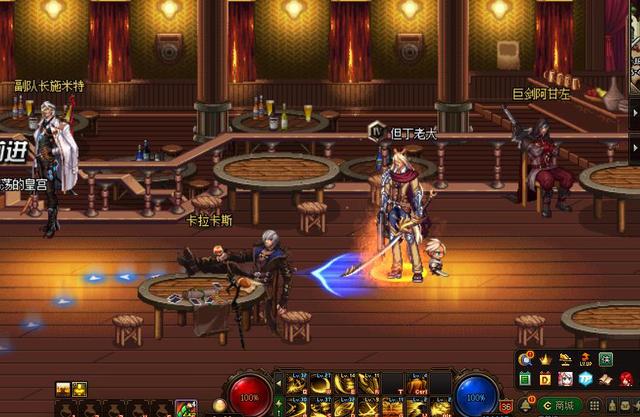Select the golden winged boot icon
The height and width of the screenshot is (417, 640).
point(566,359)
